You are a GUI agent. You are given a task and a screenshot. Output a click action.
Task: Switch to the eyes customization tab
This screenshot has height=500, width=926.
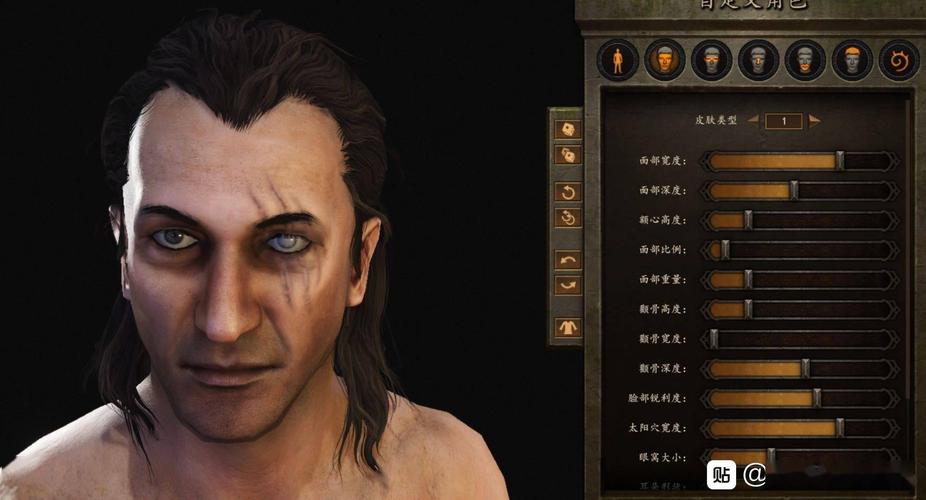[x=711, y=61]
